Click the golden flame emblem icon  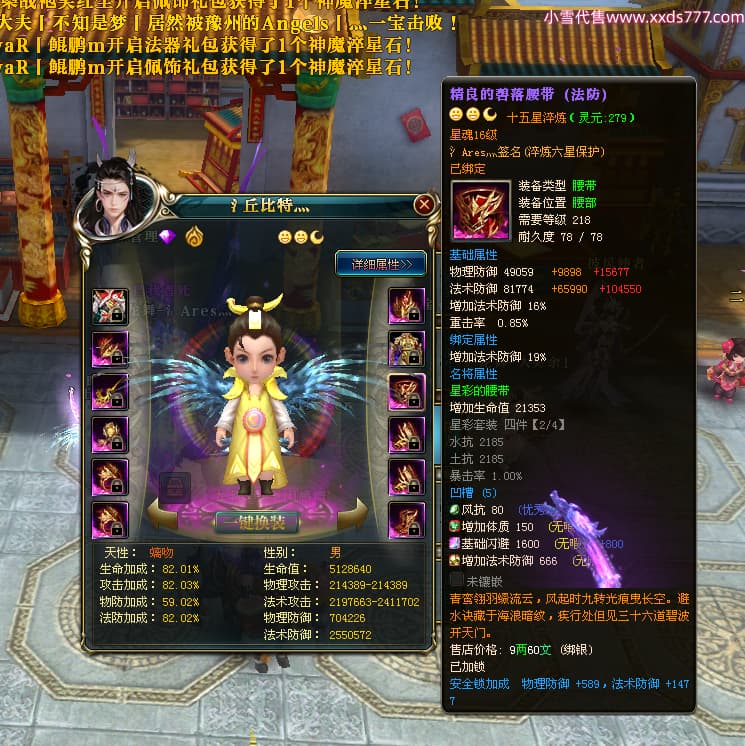[x=194, y=237]
